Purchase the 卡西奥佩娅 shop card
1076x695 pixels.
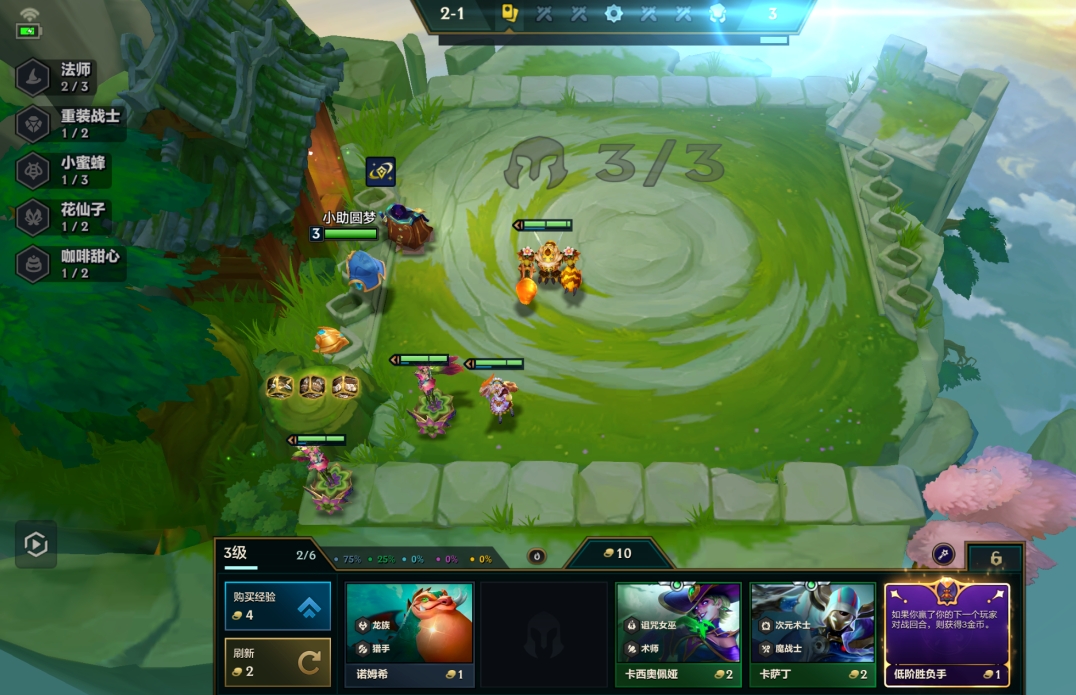[x=678, y=635]
